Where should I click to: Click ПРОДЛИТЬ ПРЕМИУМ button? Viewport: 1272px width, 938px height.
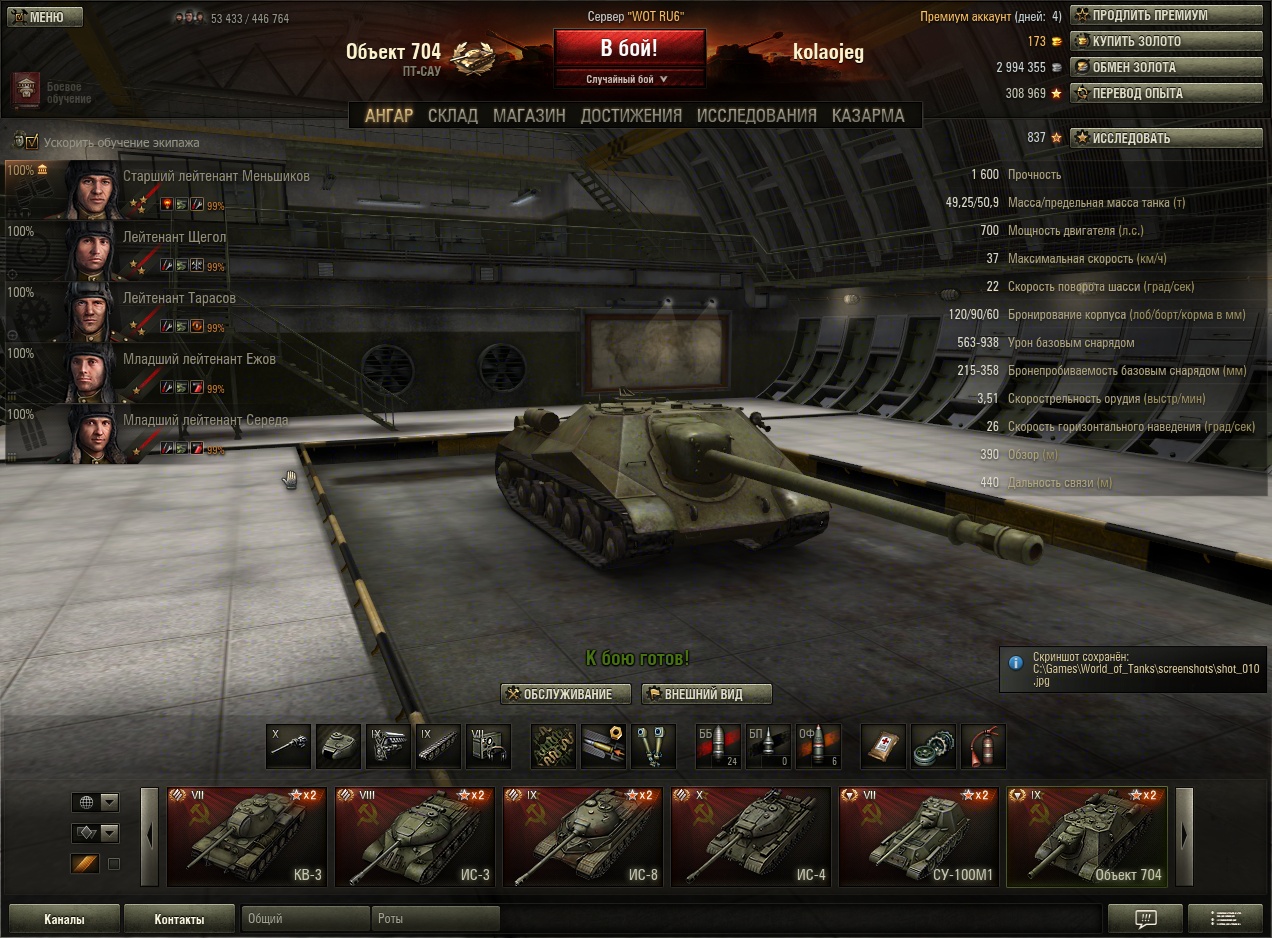tap(1166, 16)
